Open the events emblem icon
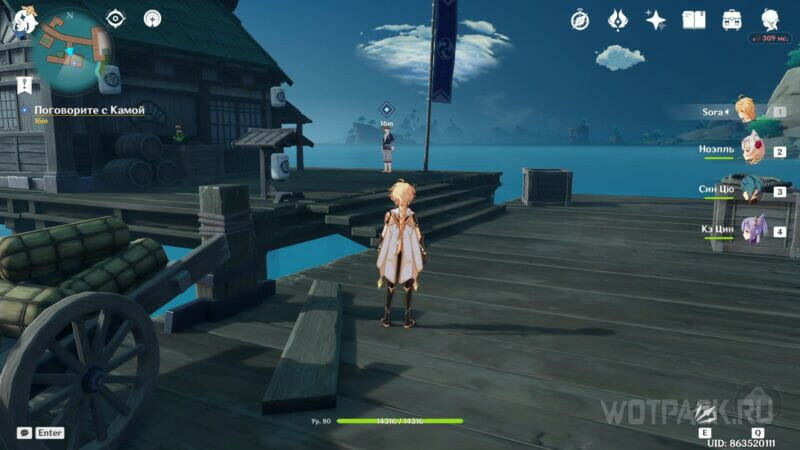This screenshot has width=800, height=450. coord(618,19)
